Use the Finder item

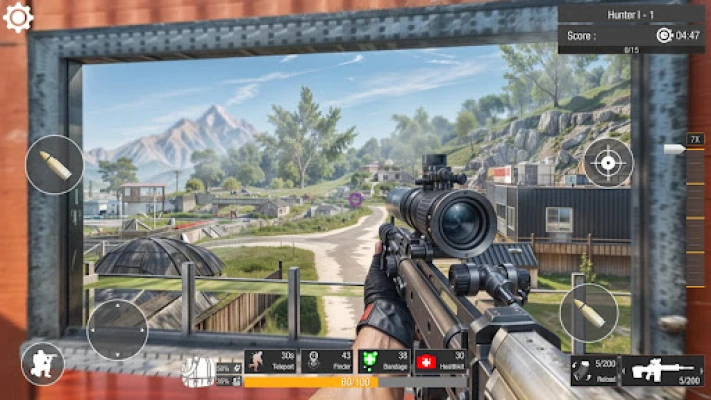click(x=328, y=362)
